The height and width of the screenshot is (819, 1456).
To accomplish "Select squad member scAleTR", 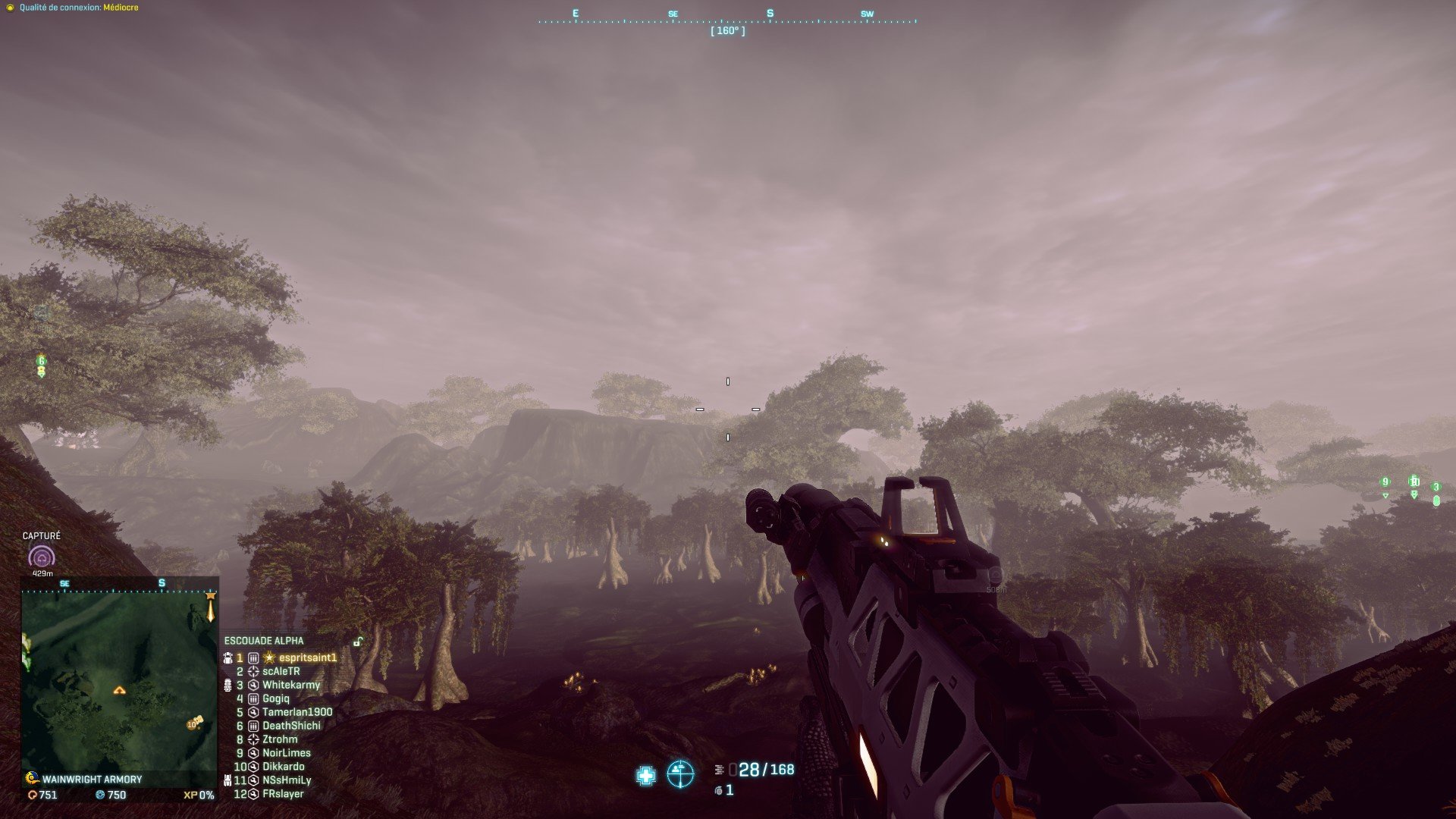I will (x=281, y=671).
